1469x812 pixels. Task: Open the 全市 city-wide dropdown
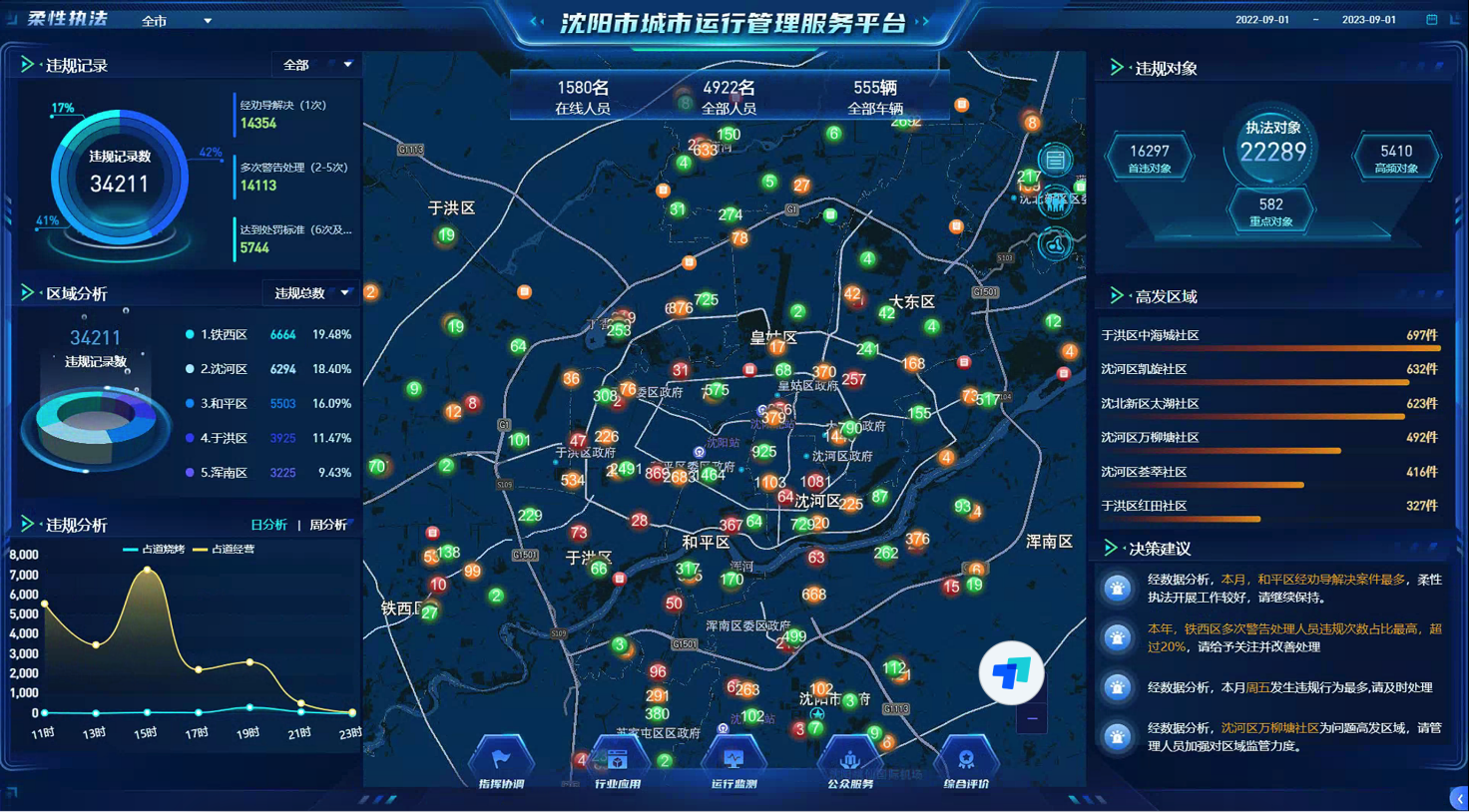pos(178,21)
